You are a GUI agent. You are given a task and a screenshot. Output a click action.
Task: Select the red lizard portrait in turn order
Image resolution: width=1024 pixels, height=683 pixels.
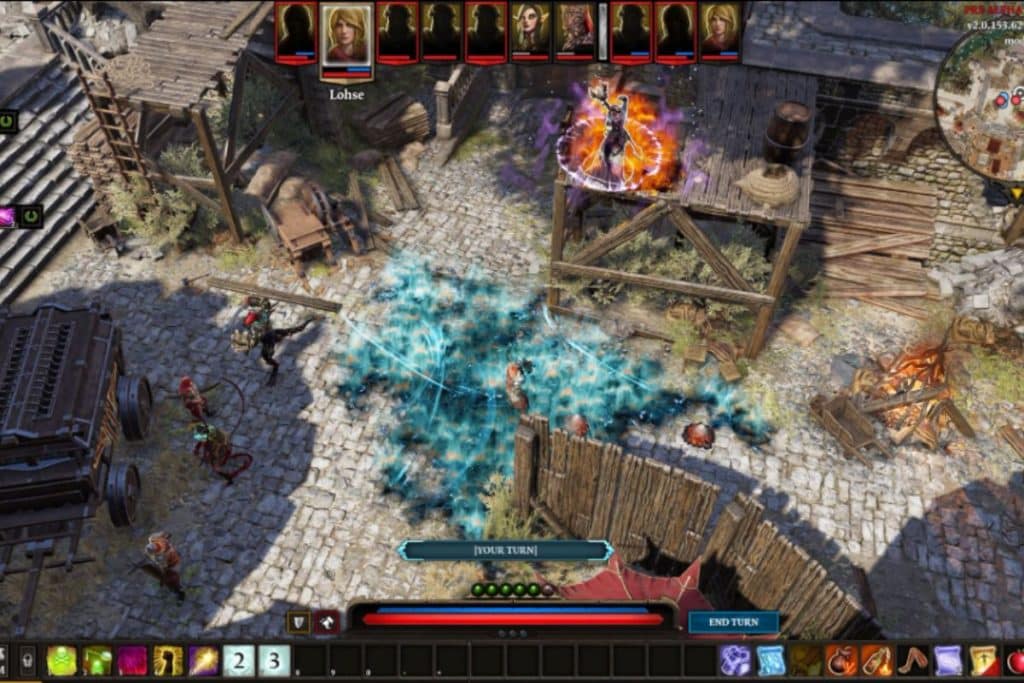tap(575, 31)
